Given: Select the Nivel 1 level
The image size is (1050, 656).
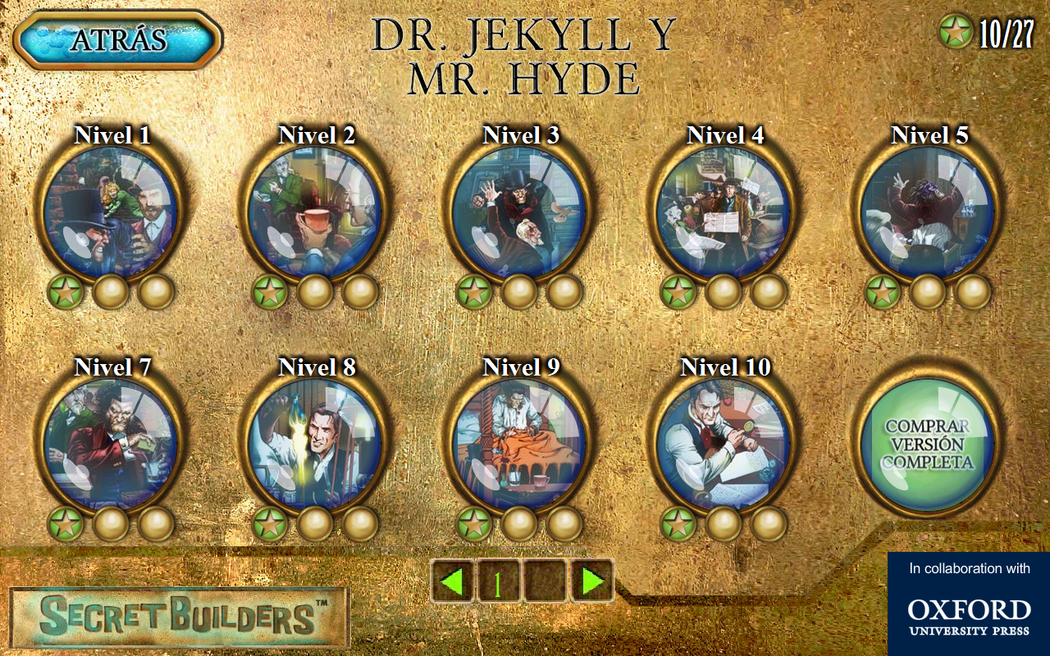Looking at the screenshot, I should pyautogui.click(x=110, y=213).
